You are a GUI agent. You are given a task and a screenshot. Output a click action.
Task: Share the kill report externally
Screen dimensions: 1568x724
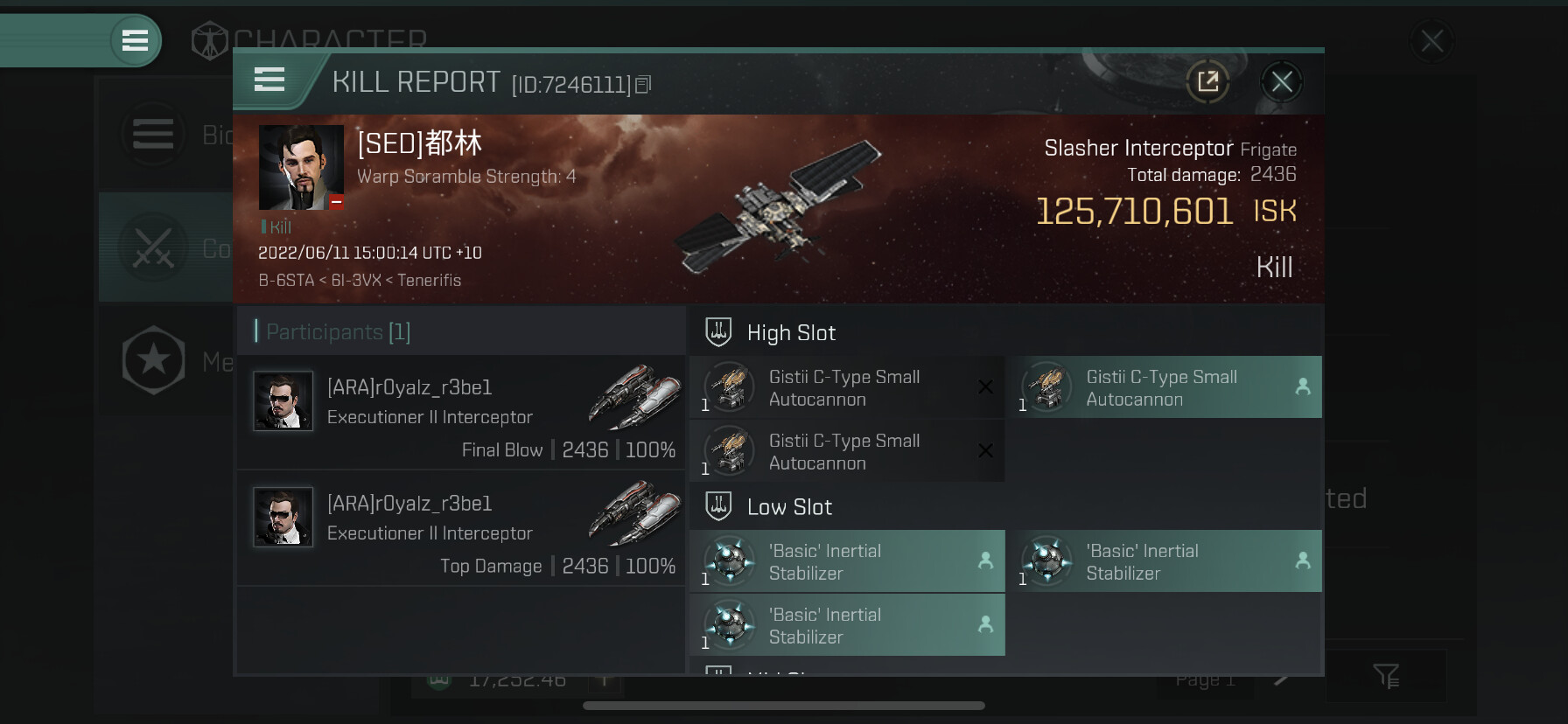[x=1207, y=82]
